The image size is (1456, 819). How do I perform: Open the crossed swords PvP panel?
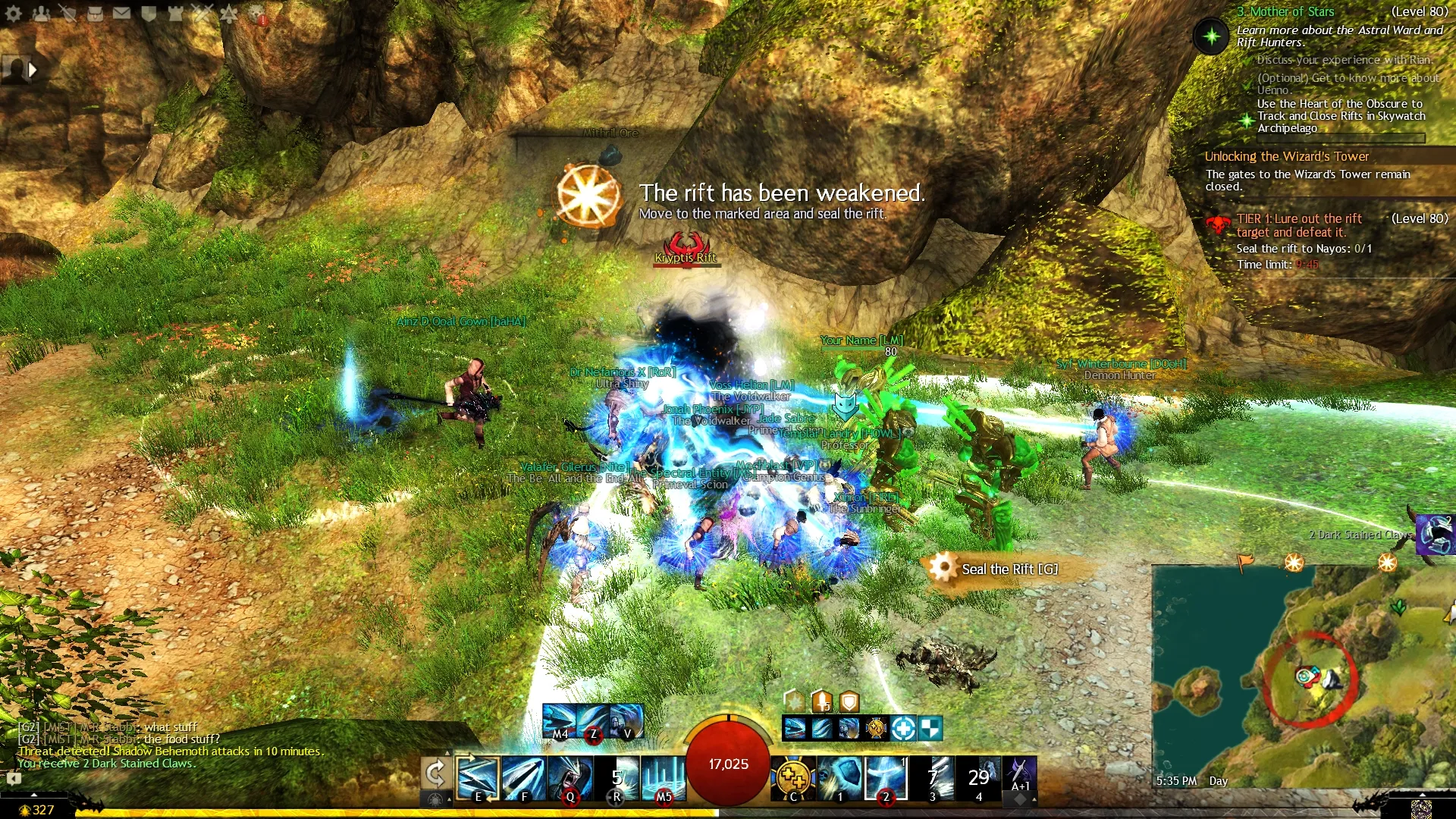(202, 13)
